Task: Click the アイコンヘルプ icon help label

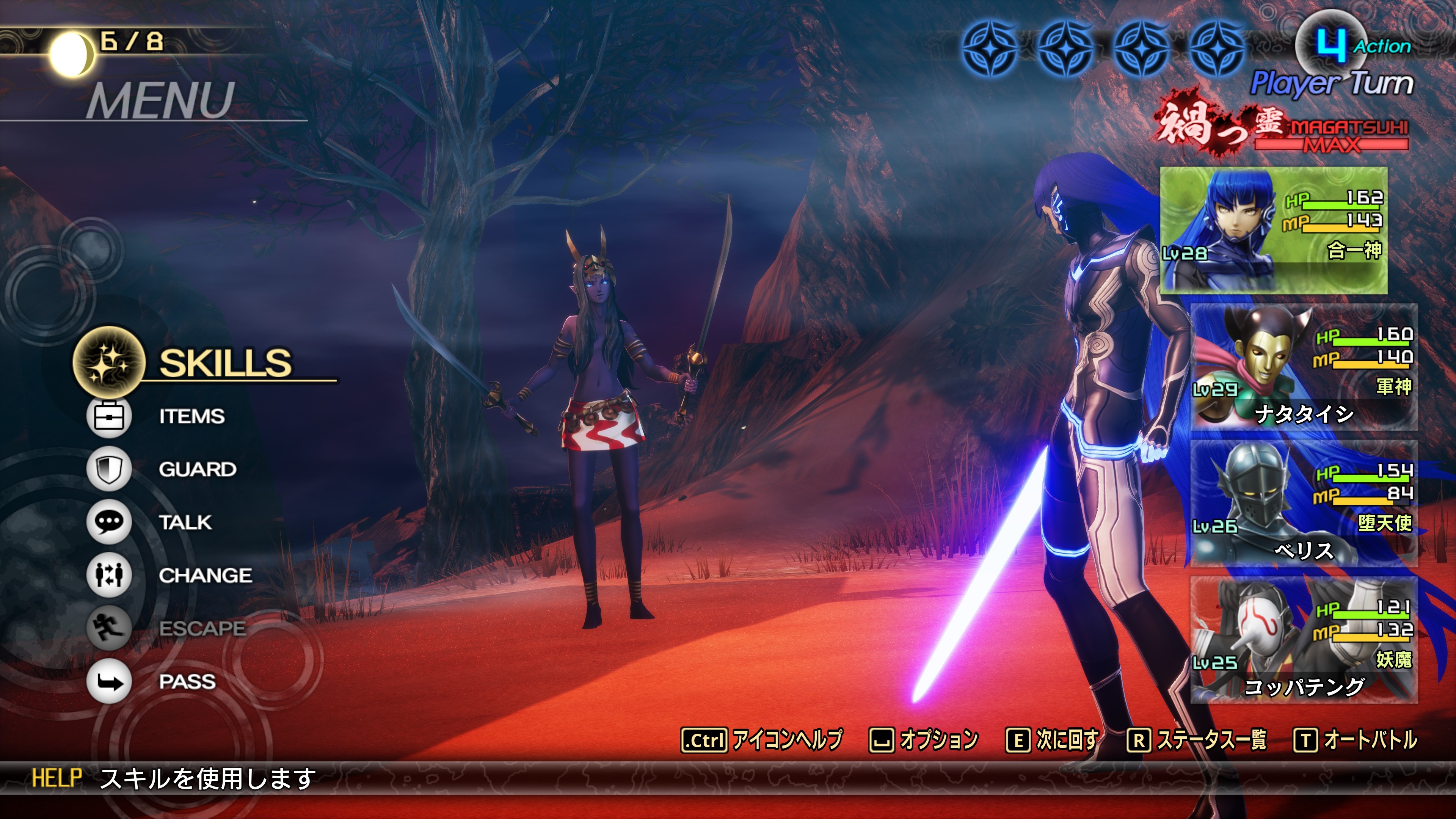Action: pos(786,740)
